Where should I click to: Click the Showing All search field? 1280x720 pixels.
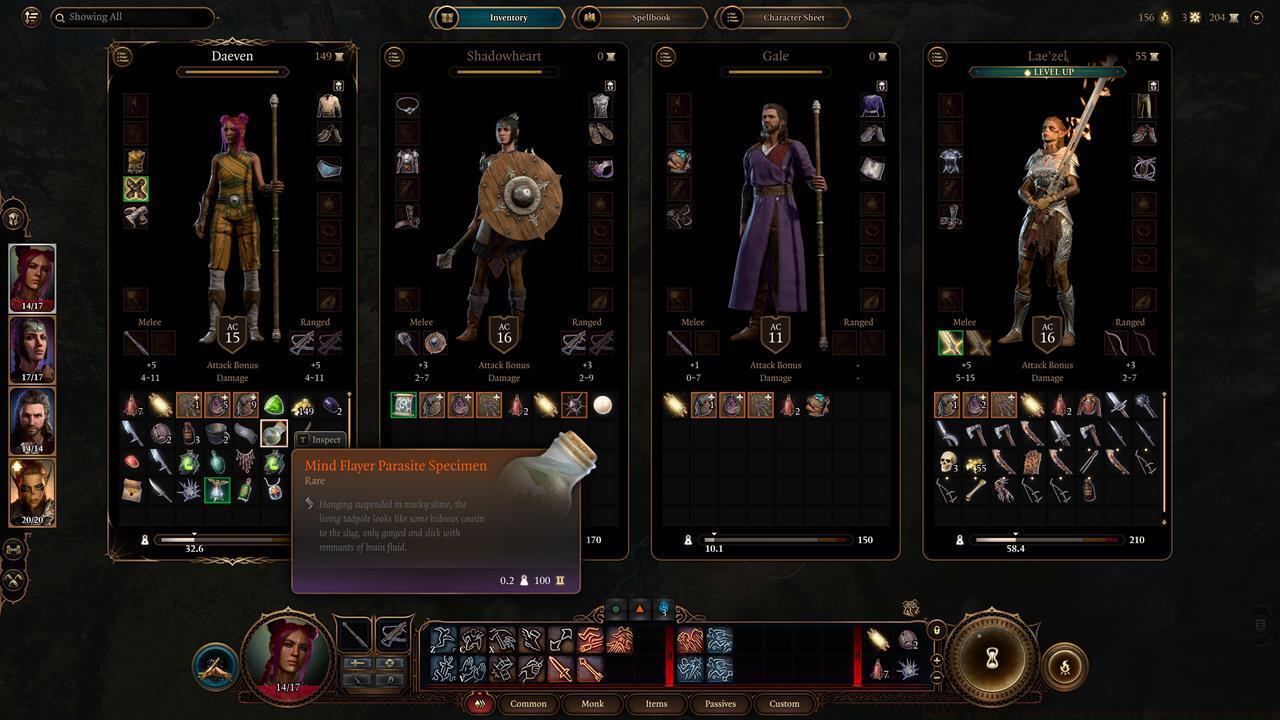[133, 17]
